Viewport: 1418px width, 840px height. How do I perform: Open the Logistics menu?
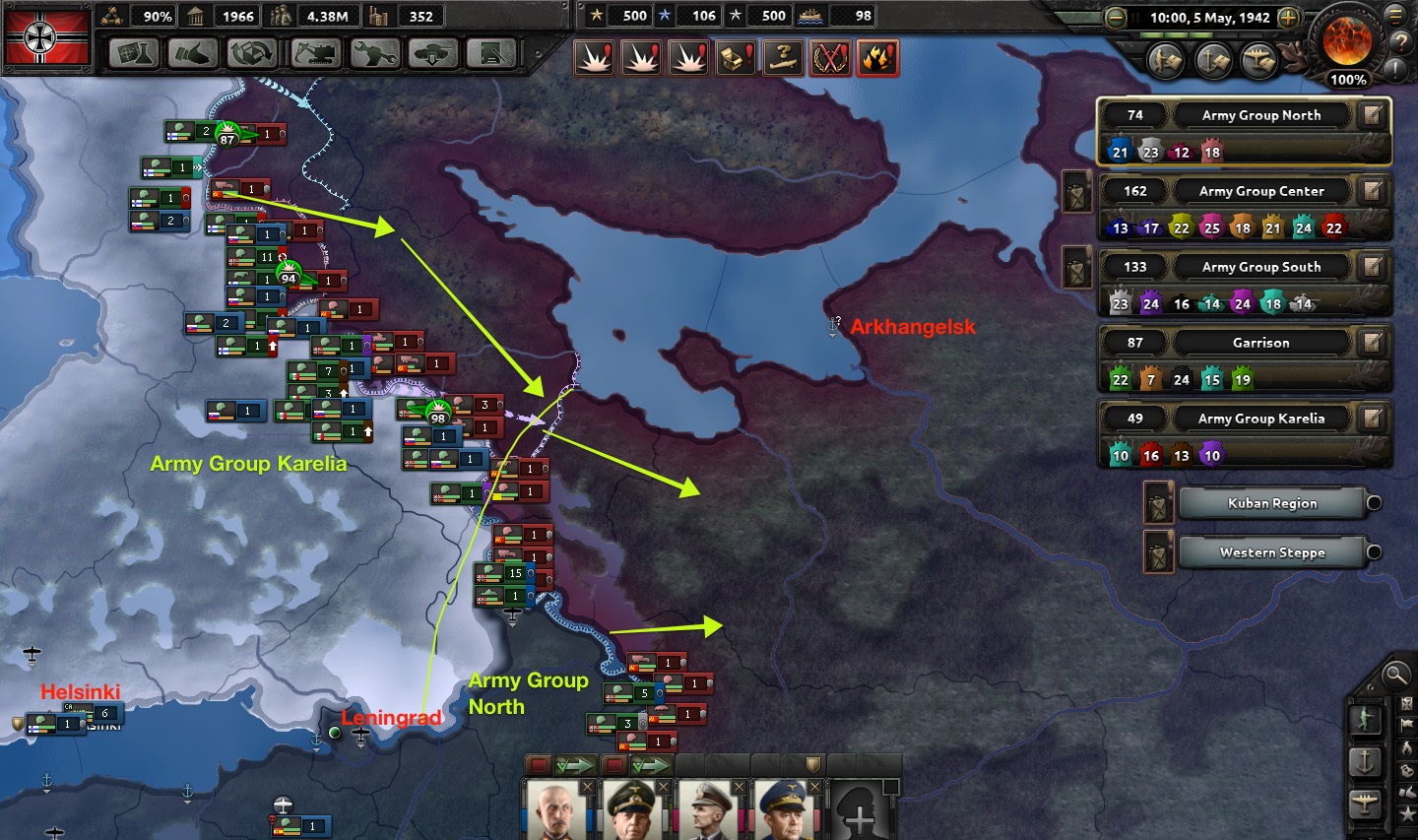pos(492,53)
